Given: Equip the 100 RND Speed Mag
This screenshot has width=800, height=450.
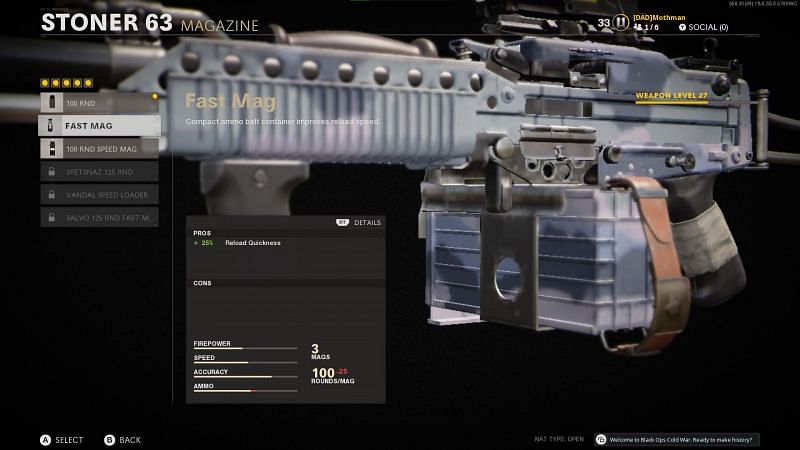Looking at the screenshot, I should pos(99,148).
